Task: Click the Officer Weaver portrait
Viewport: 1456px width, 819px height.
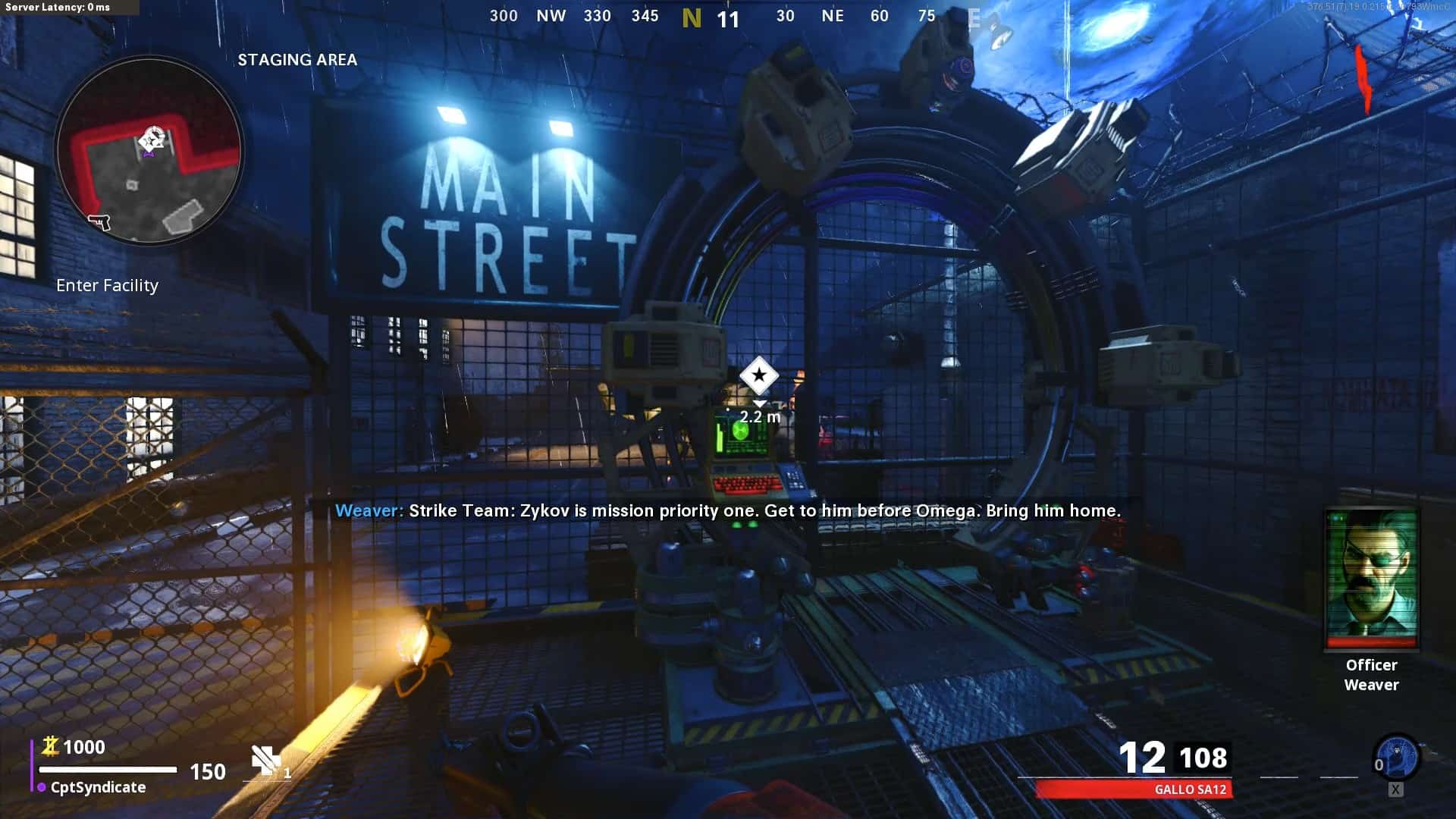Action: (1371, 579)
